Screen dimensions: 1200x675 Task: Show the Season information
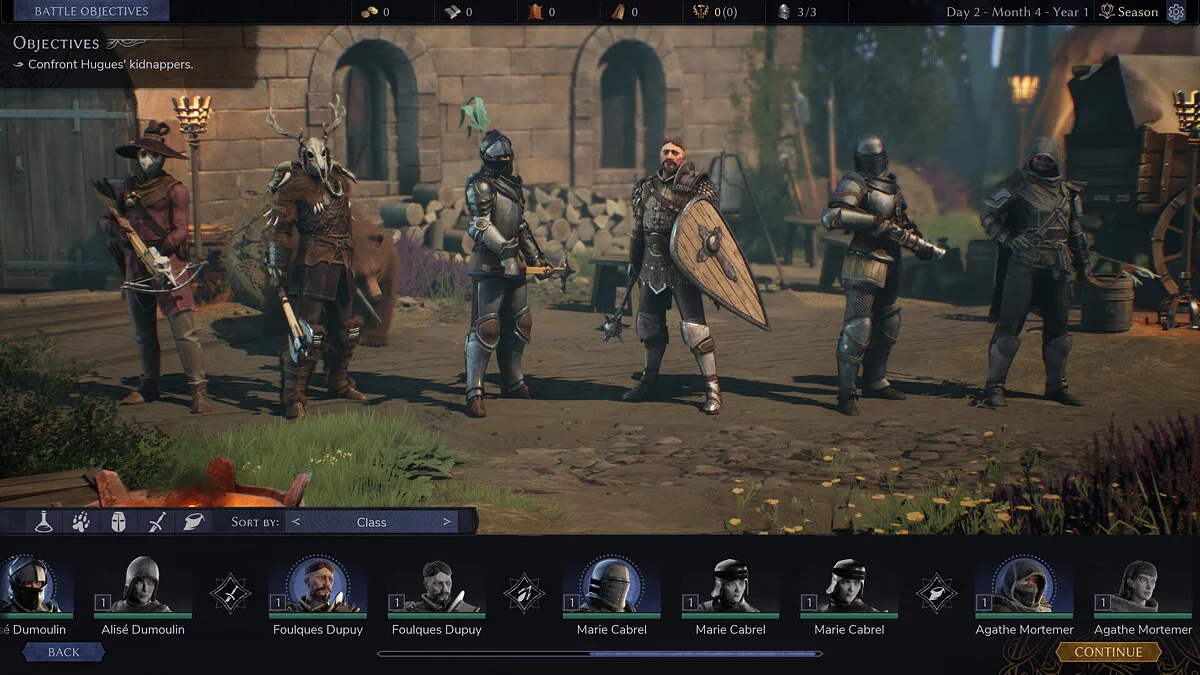[1129, 12]
